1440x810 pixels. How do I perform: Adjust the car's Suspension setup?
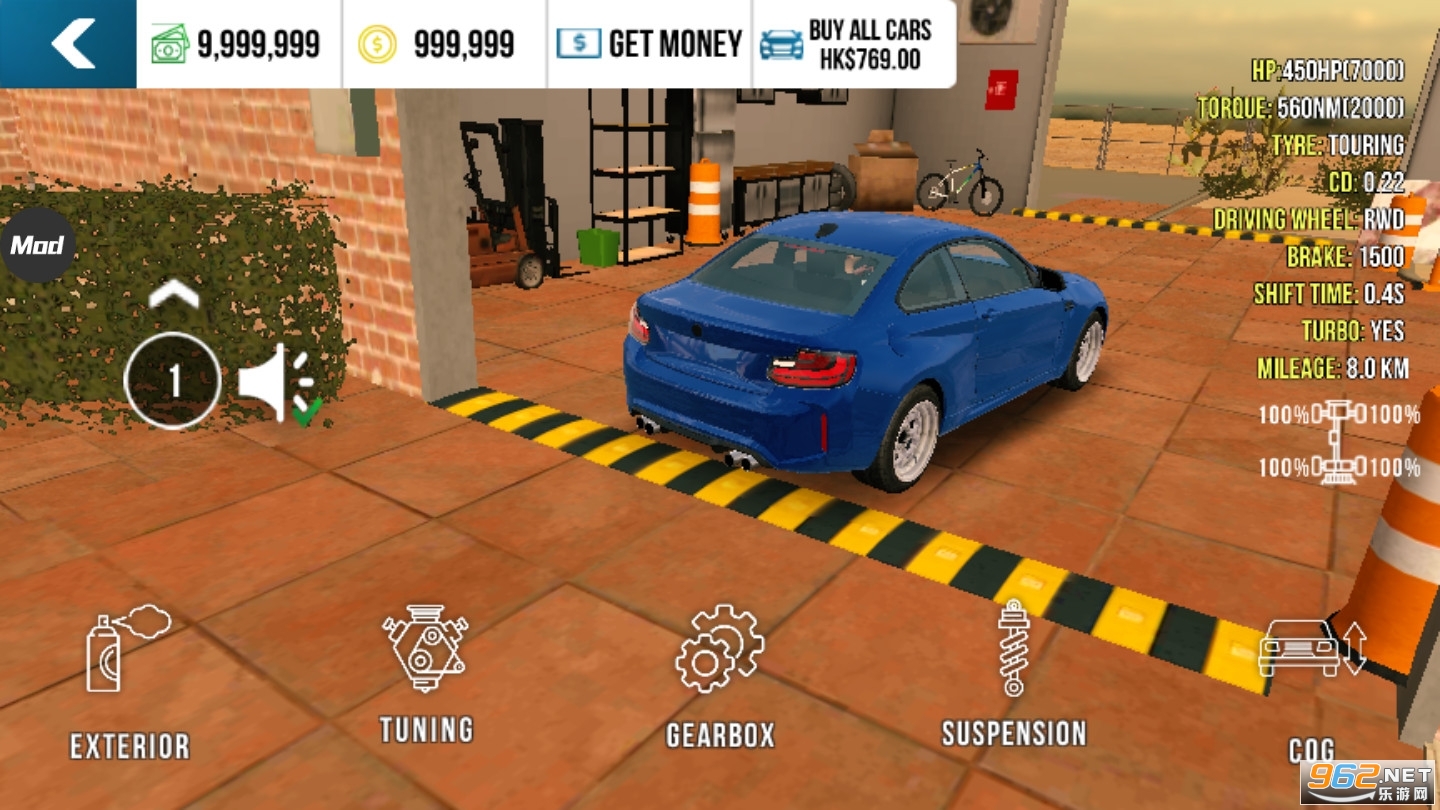click(x=1013, y=650)
